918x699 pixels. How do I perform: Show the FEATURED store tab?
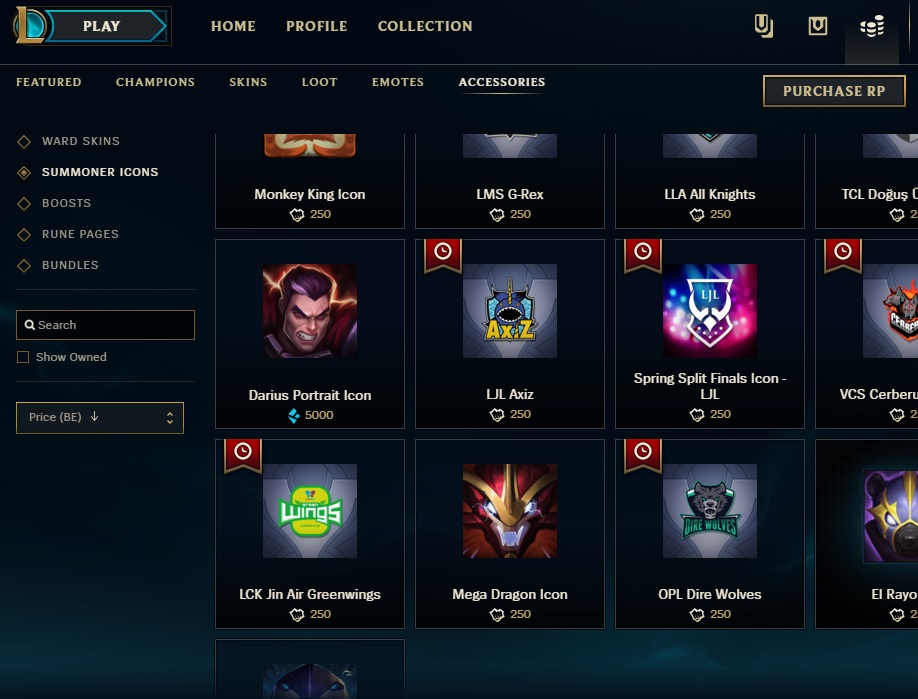(x=49, y=82)
